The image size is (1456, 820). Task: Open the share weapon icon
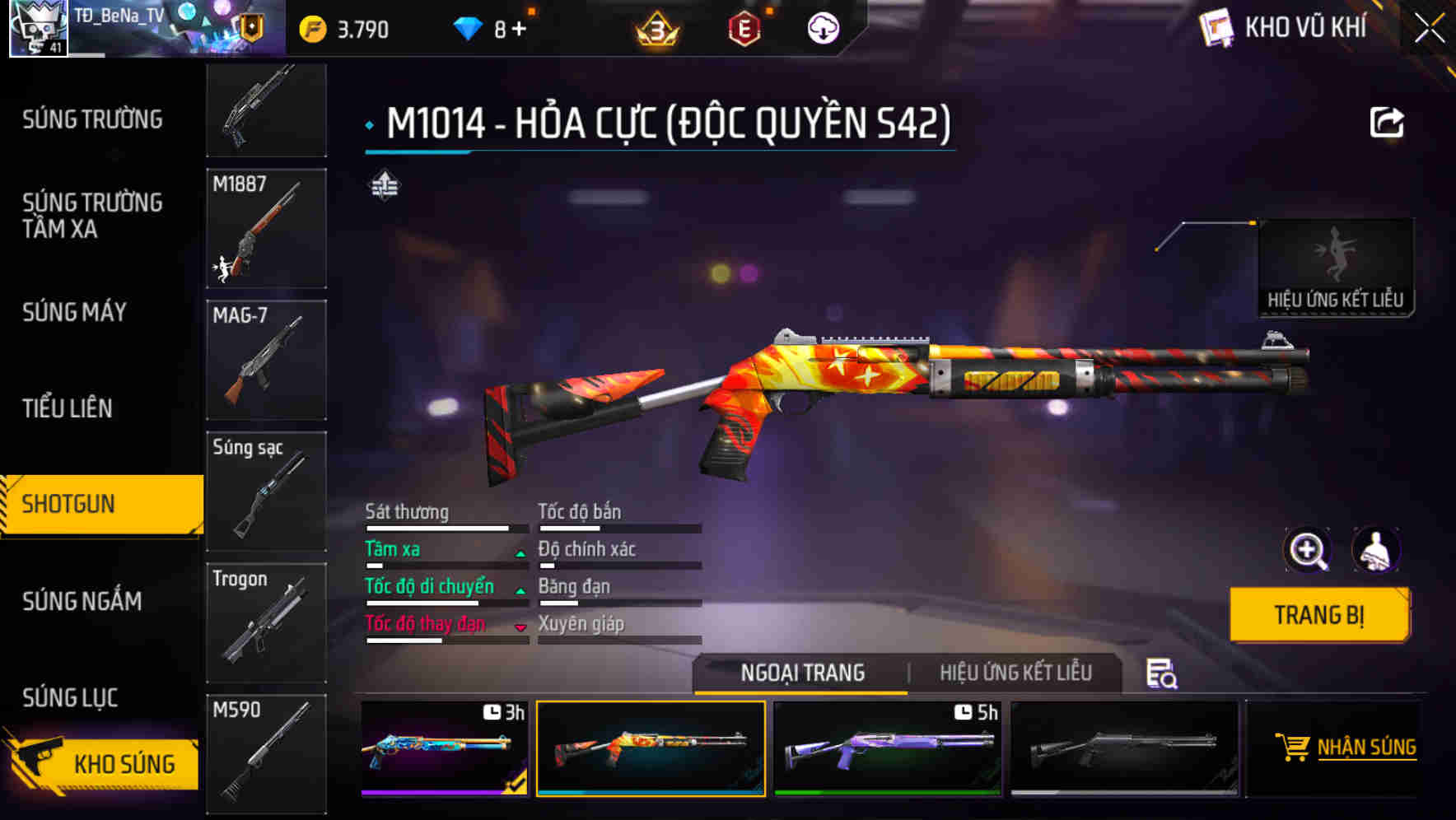point(1388,122)
